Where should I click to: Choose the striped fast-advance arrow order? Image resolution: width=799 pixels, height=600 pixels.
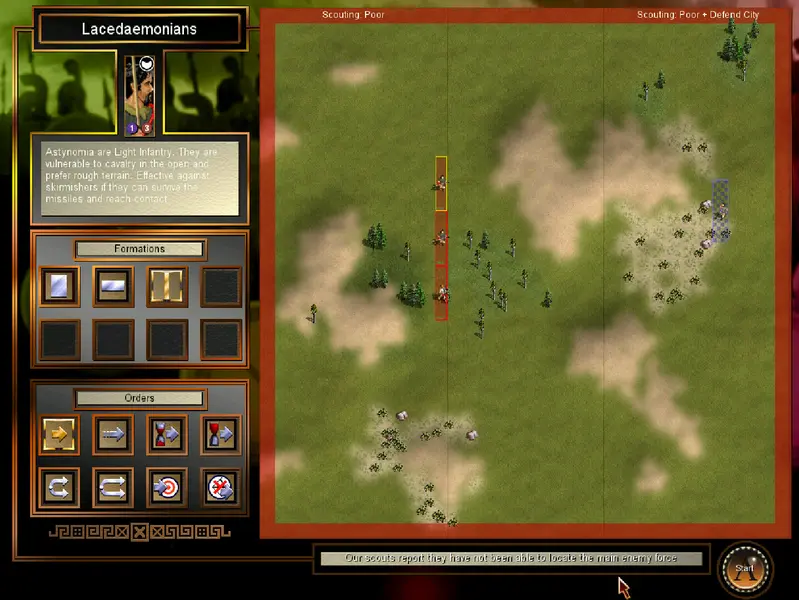pyautogui.click(x=113, y=435)
